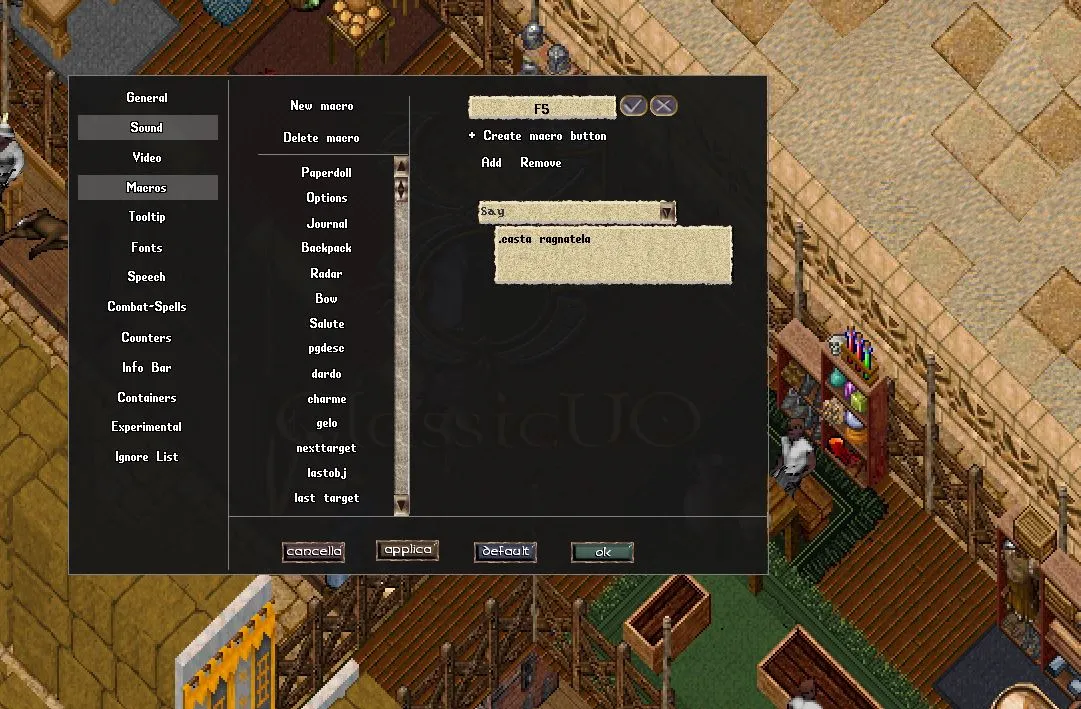Click Delete macro
Viewport: 1081px width, 709px height.
321,138
